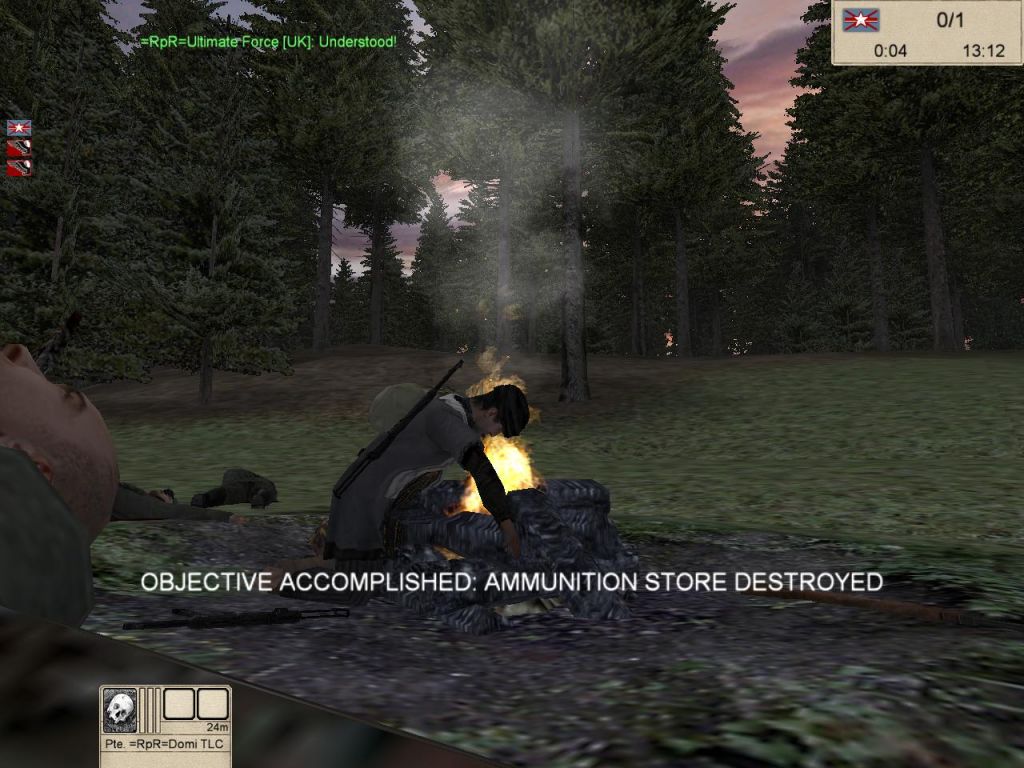
Task: Click the =RpR=Ultimate Force chat message
Action: [x=268, y=42]
